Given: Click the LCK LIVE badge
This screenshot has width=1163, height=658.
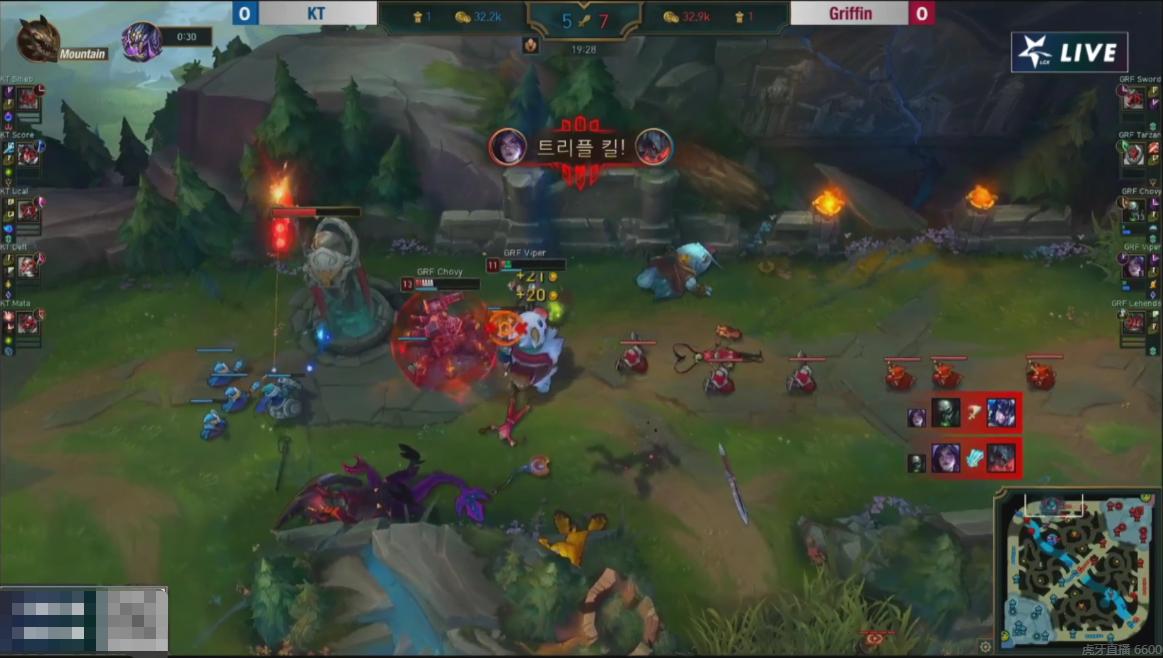Looking at the screenshot, I should 1069,53.
